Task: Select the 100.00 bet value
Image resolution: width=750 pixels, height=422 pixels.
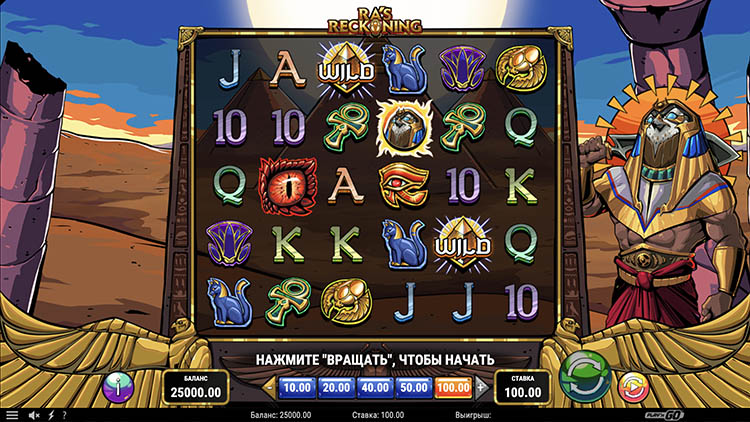Action: [454, 386]
